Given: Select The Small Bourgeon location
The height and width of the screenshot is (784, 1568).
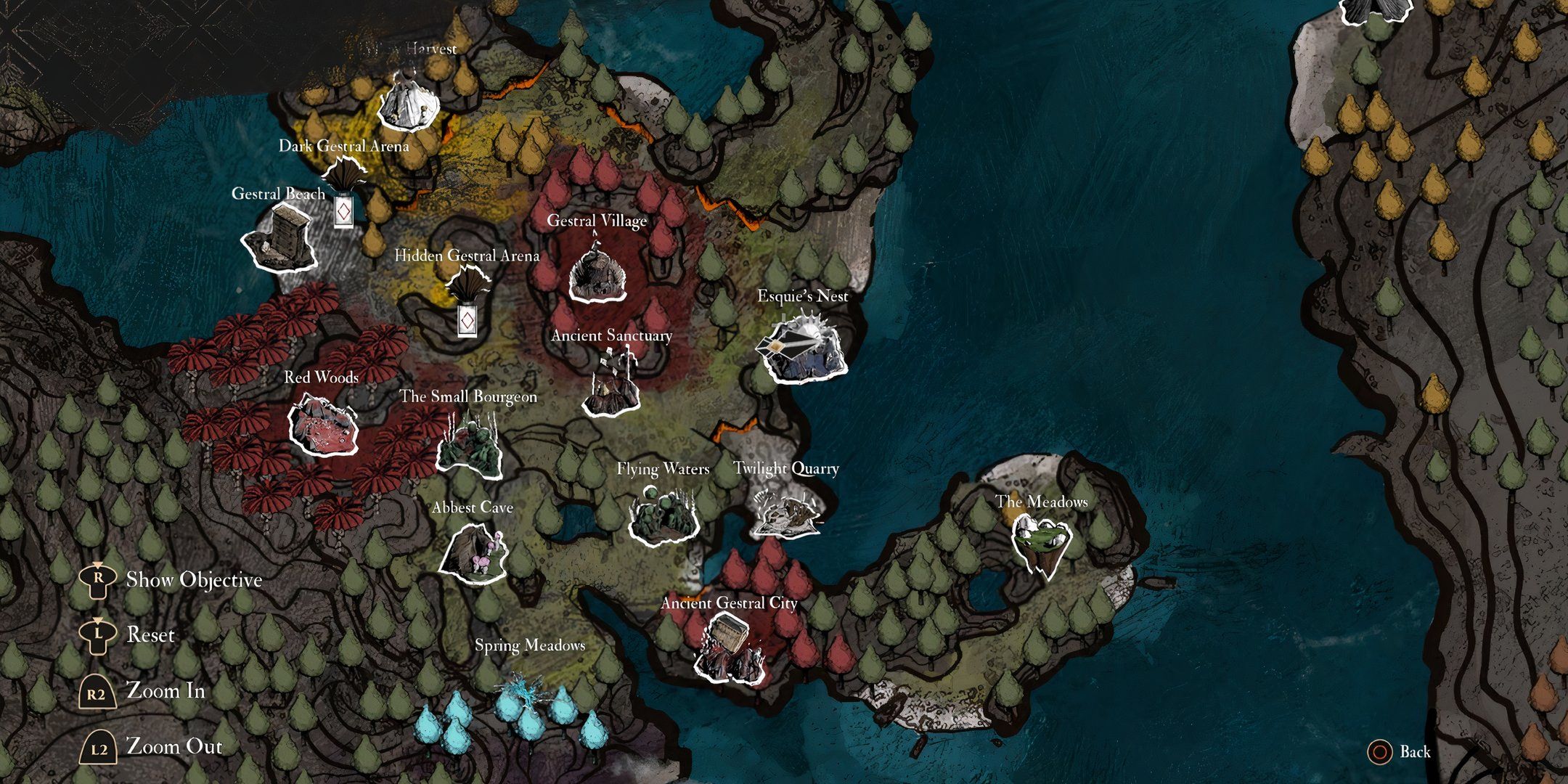Looking at the screenshot, I should pos(470,443).
